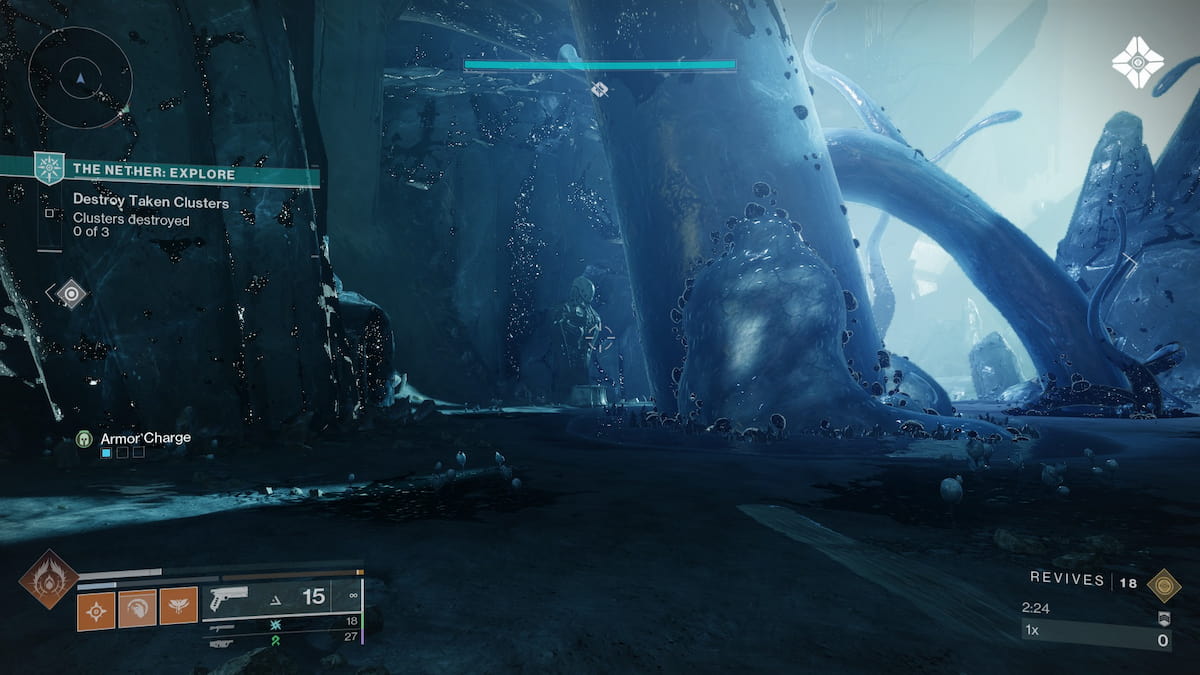Select the diamond waypoint marker beside the objective
Image resolution: width=1200 pixels, height=675 pixels.
[71, 293]
